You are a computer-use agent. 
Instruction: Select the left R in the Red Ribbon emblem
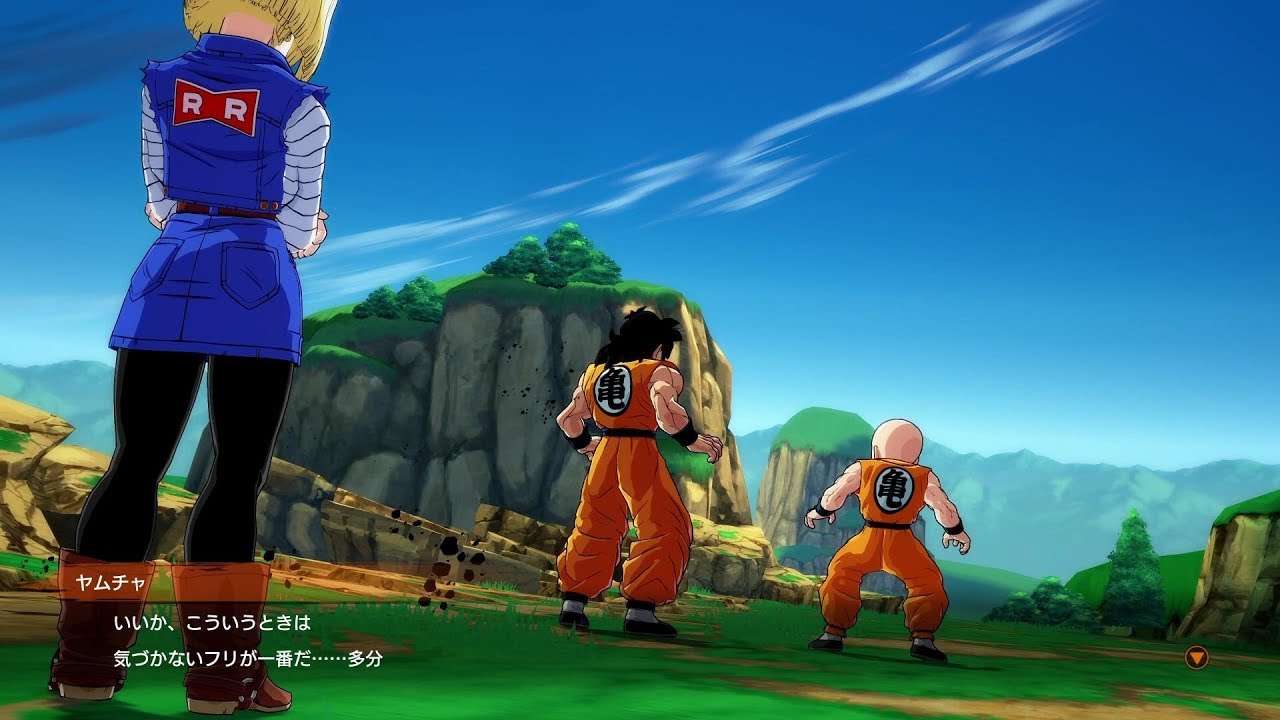(192, 102)
